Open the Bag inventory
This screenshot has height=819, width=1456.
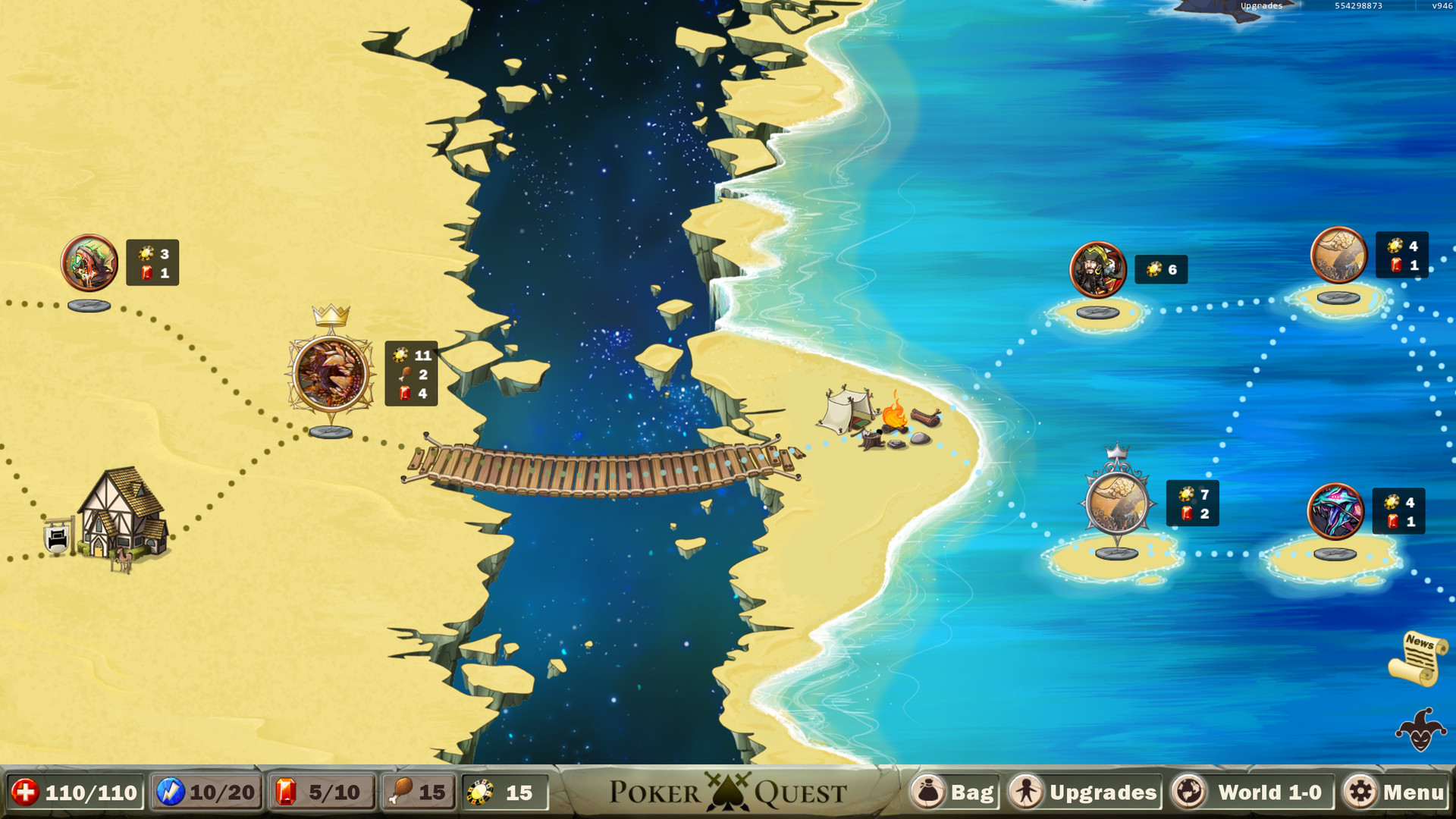(x=954, y=793)
